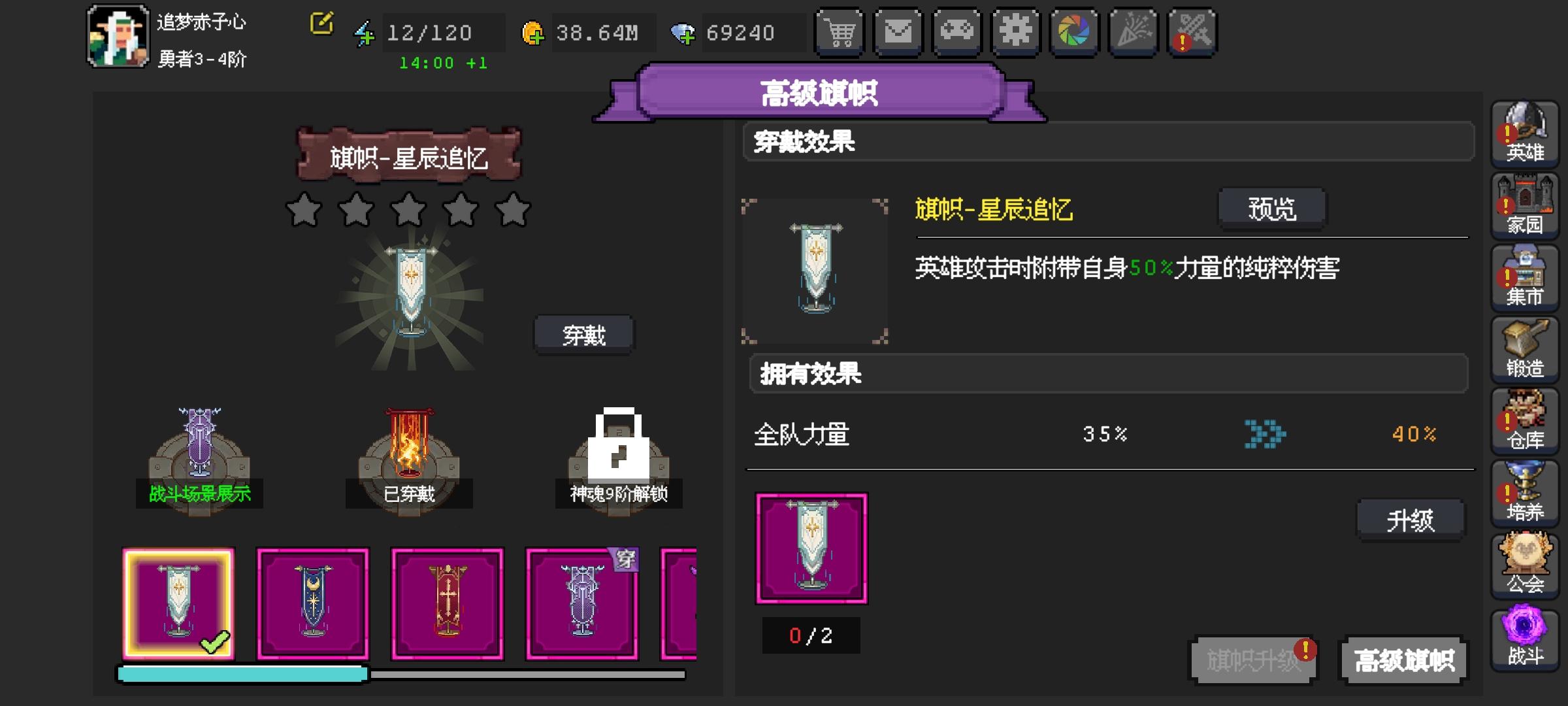Open the mail envelope icon
This screenshot has width=1568, height=706.
(x=898, y=31)
